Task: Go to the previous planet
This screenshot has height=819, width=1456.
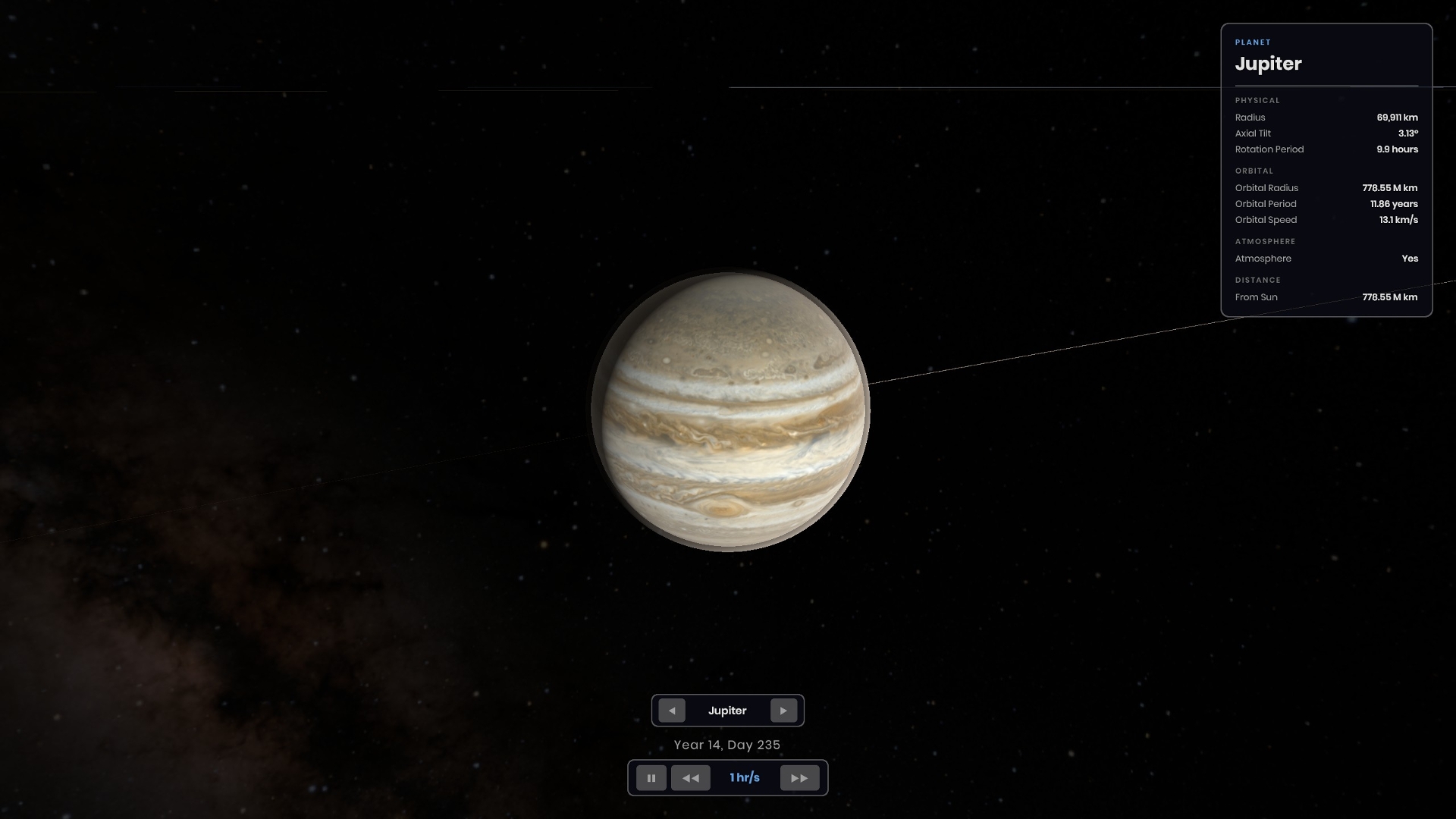Action: (672, 711)
